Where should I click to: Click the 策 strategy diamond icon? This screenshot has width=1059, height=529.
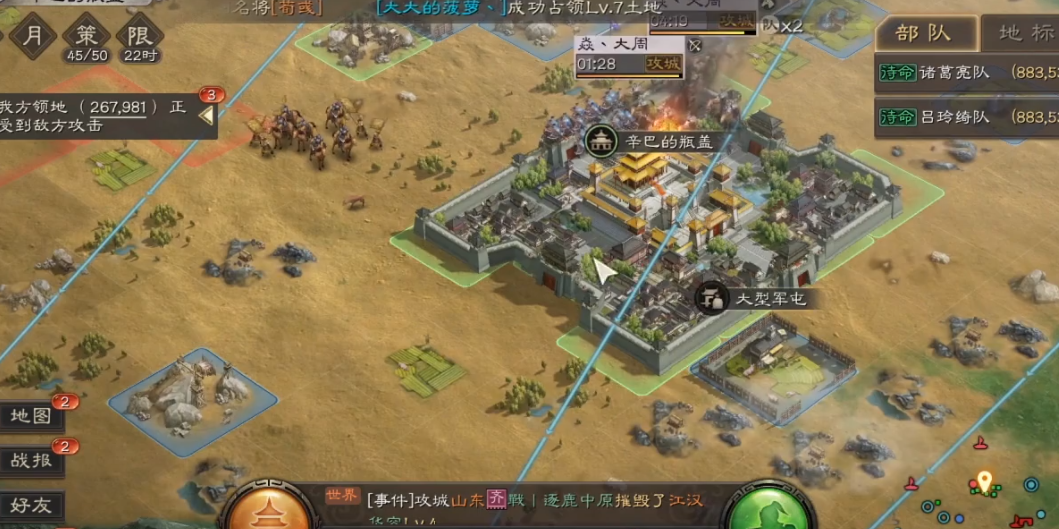click(x=86, y=38)
